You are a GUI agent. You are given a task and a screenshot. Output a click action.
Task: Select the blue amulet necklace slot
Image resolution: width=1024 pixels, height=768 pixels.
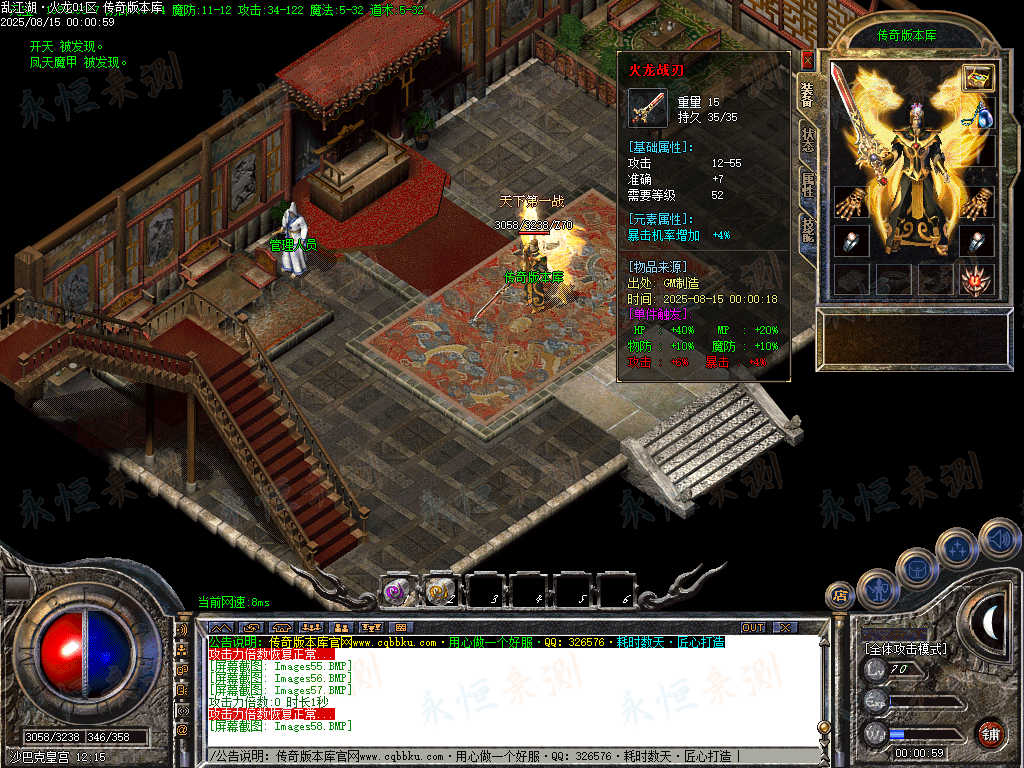coord(983,117)
